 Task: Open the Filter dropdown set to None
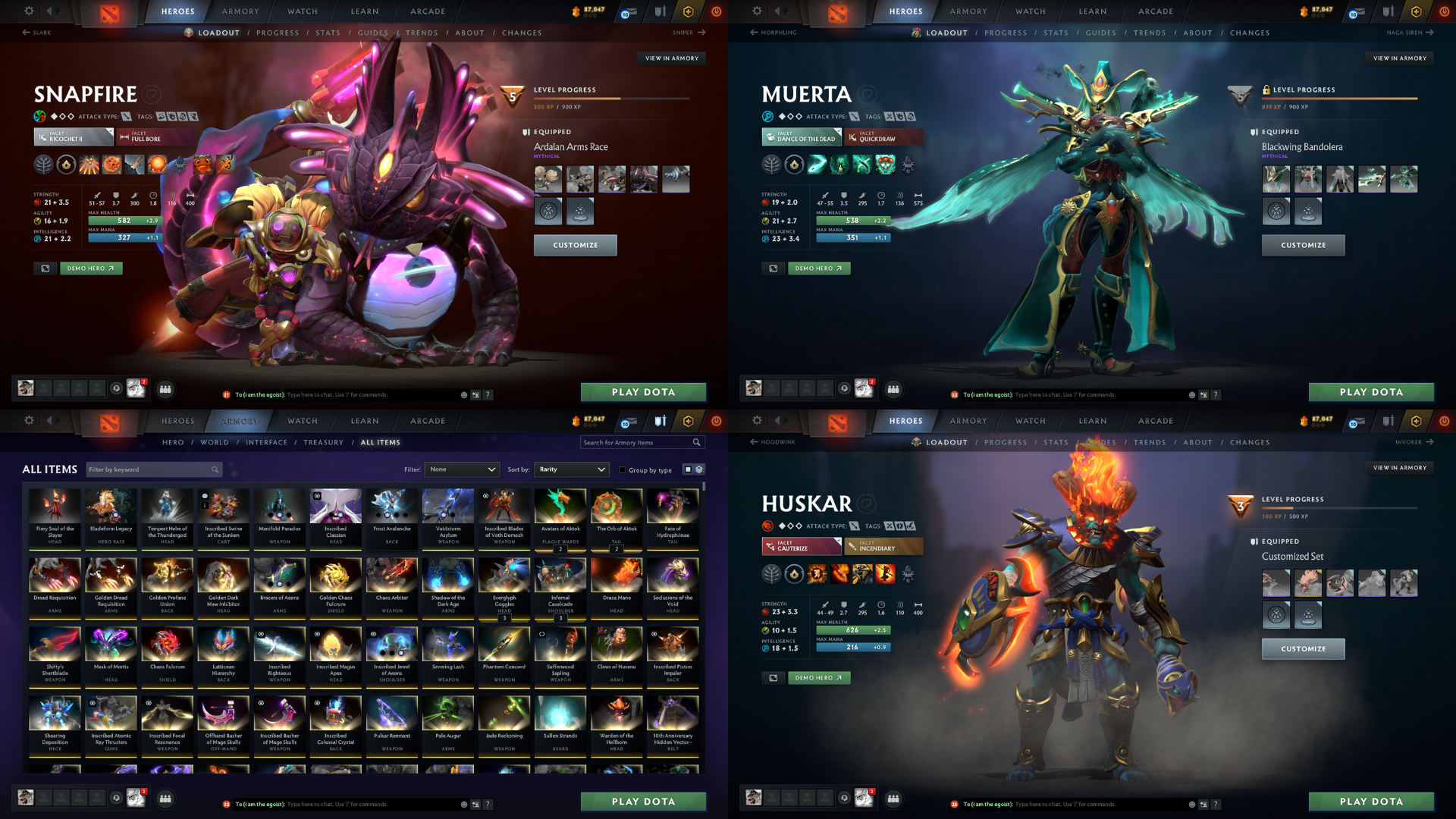coord(463,469)
